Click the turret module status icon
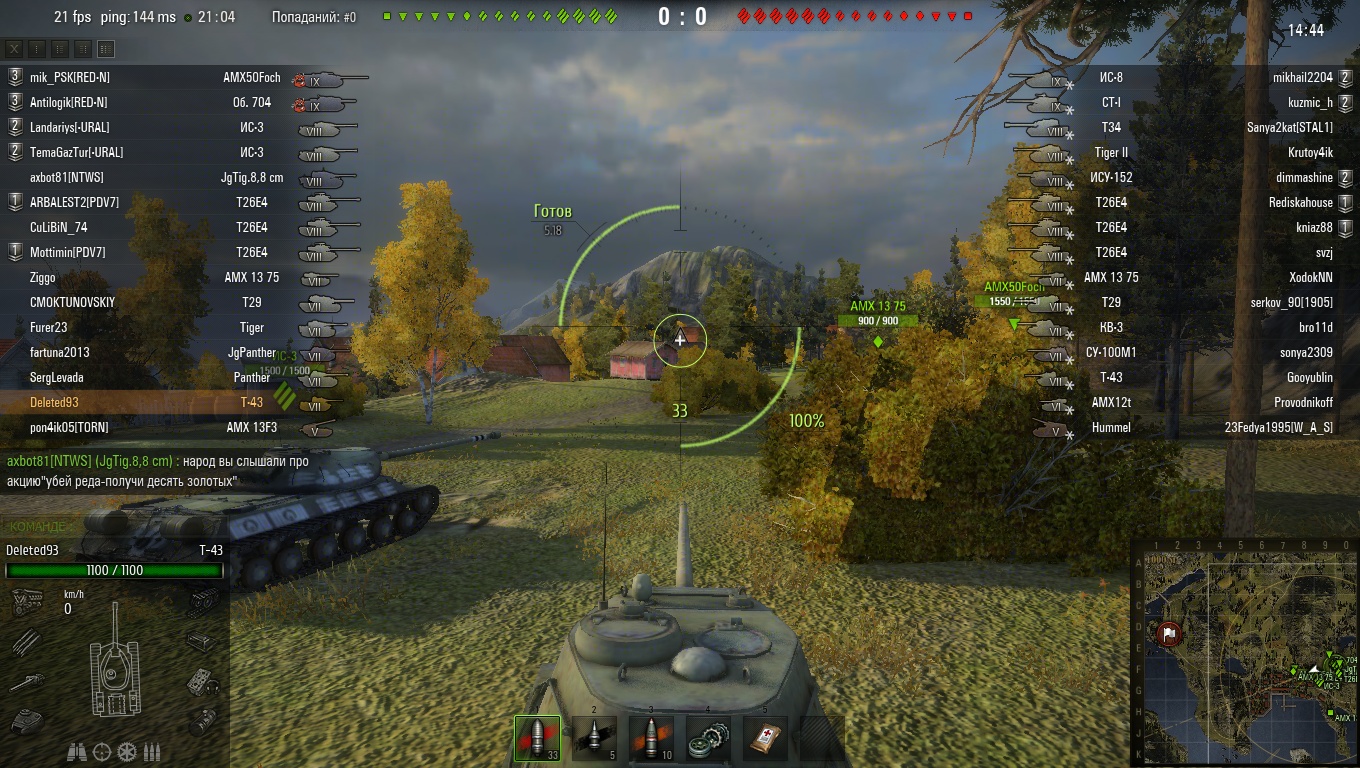 26,719
